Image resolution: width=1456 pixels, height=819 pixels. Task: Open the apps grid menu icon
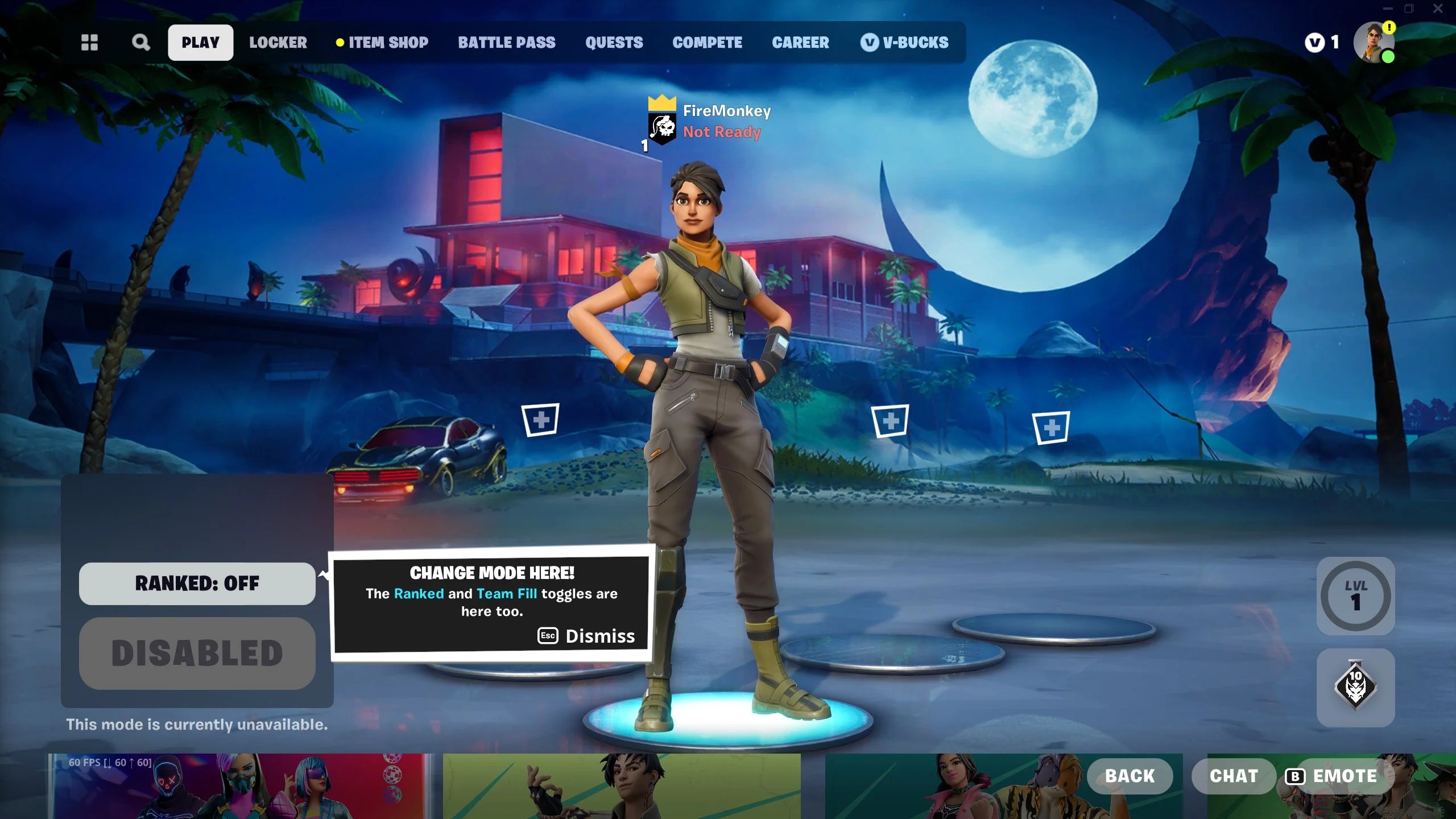tap(89, 42)
